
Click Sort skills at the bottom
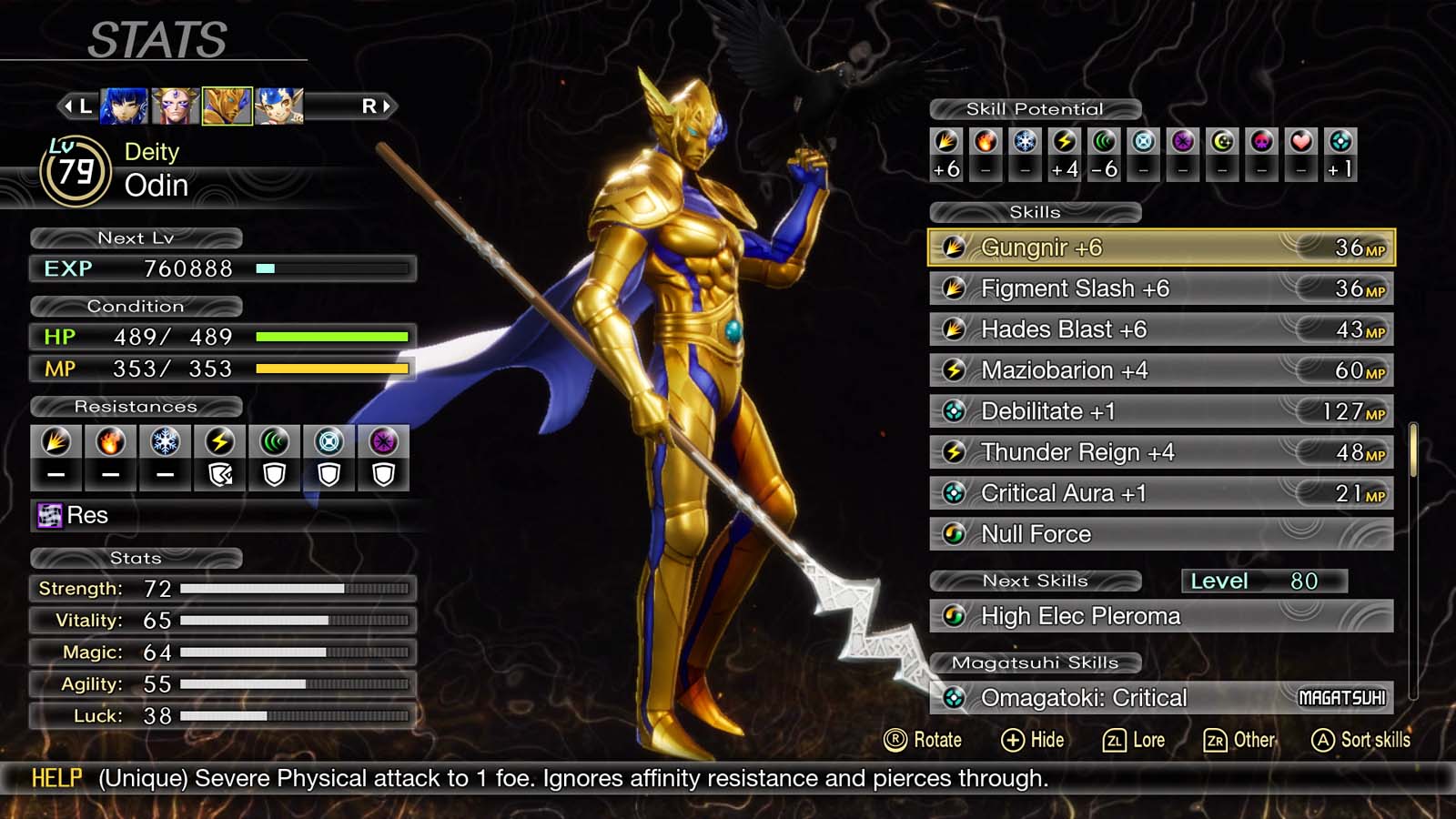pos(1360,740)
